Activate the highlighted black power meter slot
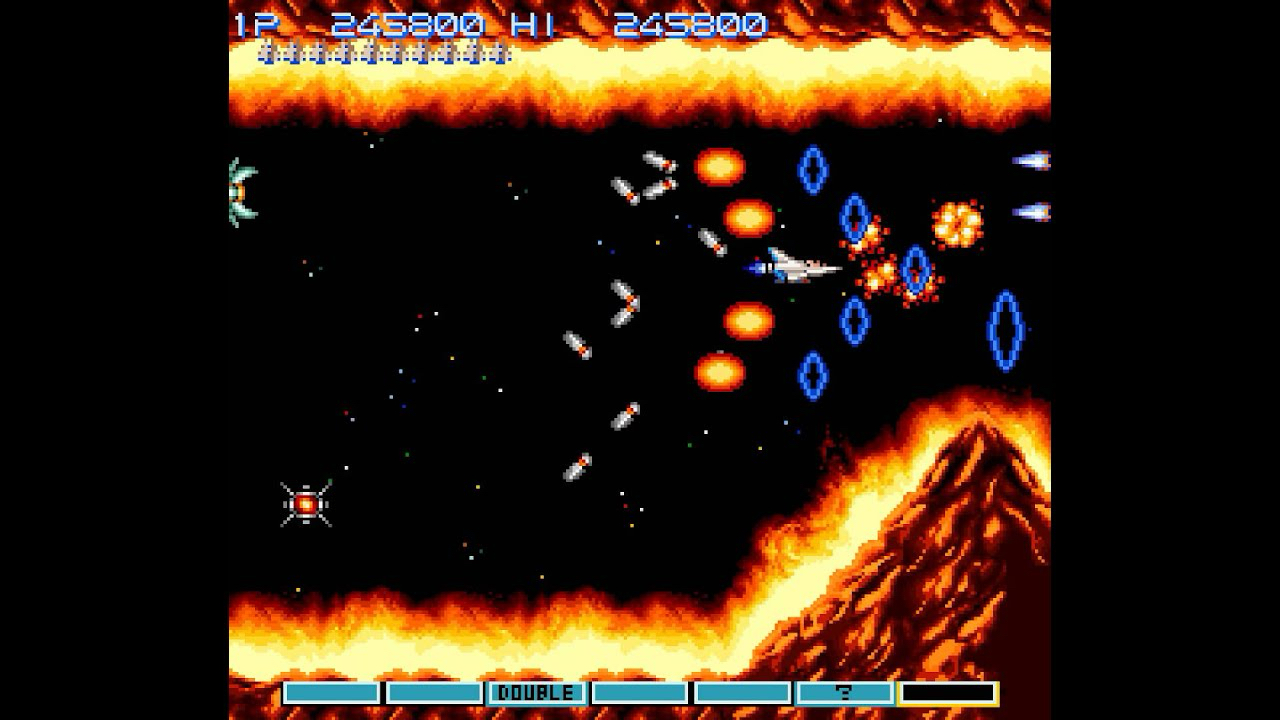The height and width of the screenshot is (720, 1280). [947, 693]
